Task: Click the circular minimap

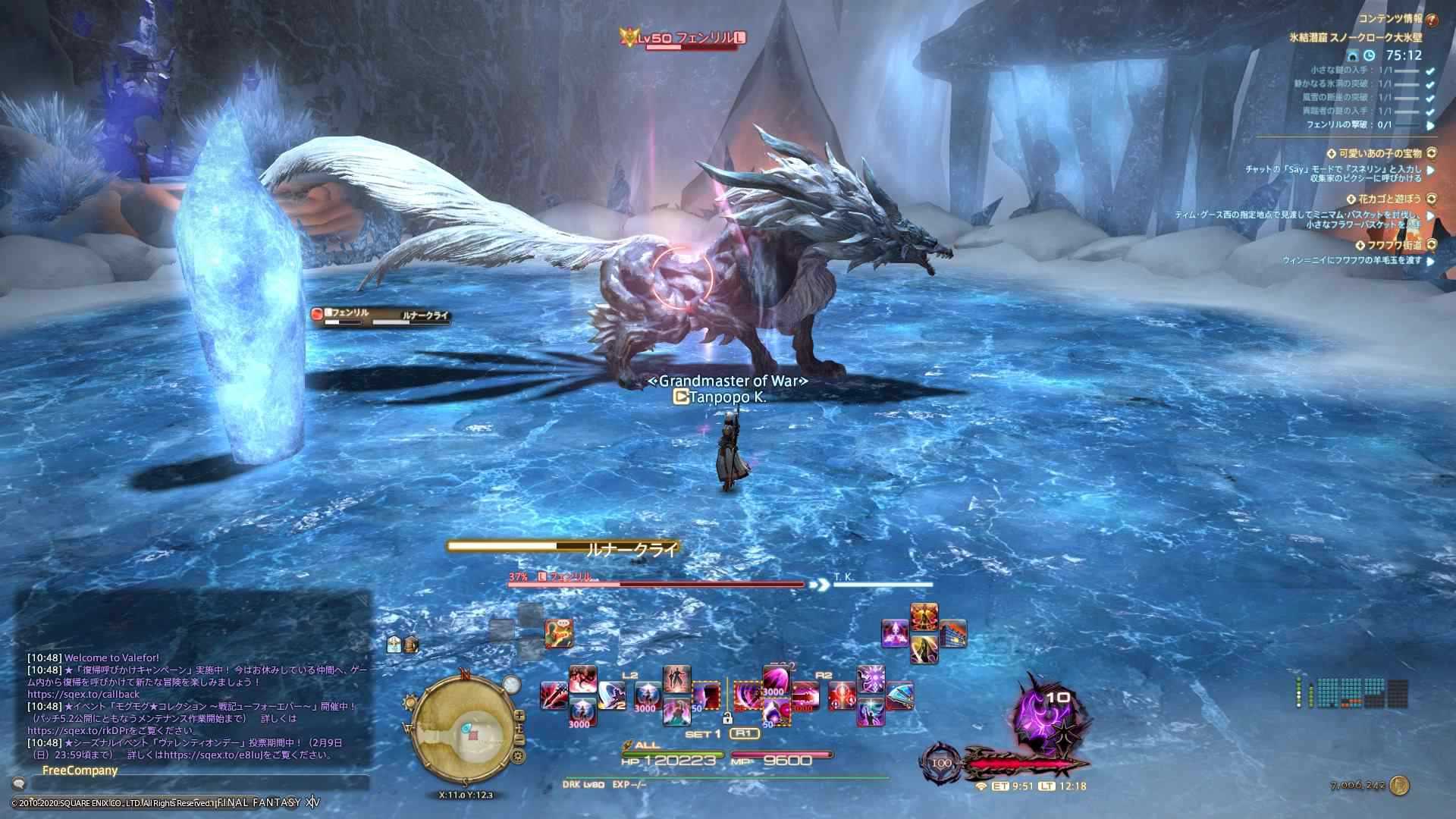Action: click(x=464, y=730)
